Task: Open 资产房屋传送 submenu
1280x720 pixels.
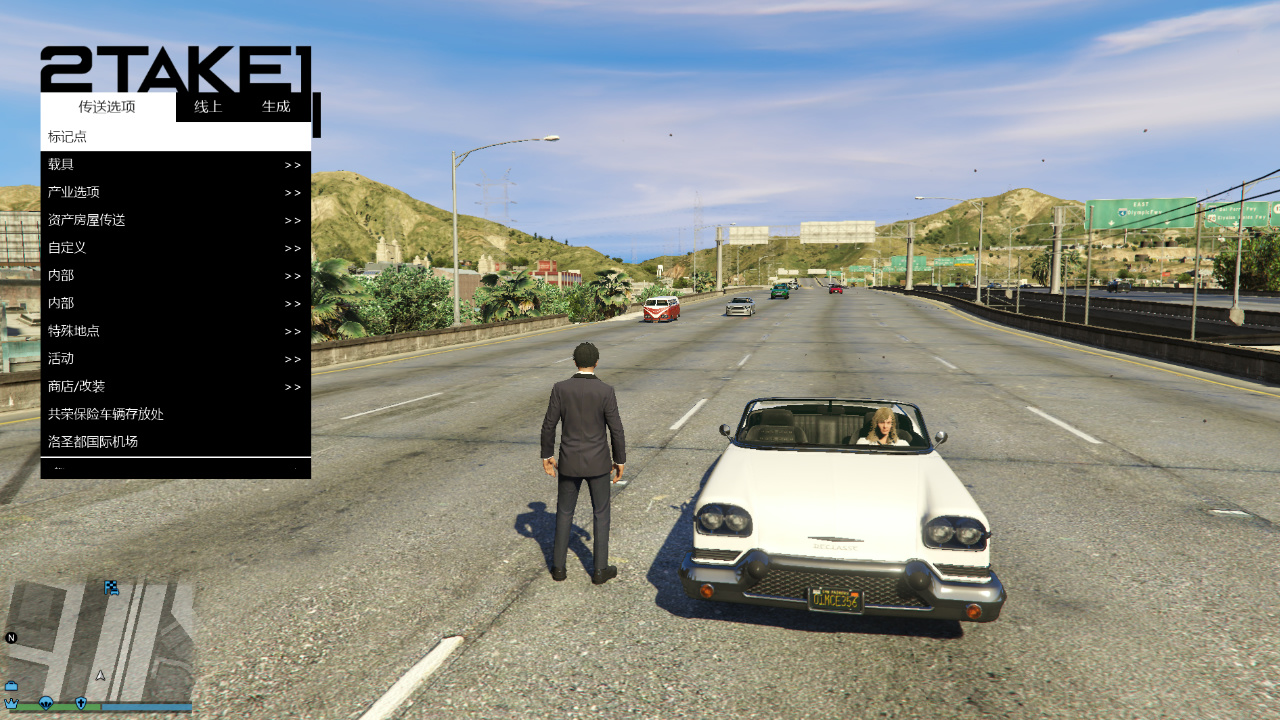Action: point(175,220)
